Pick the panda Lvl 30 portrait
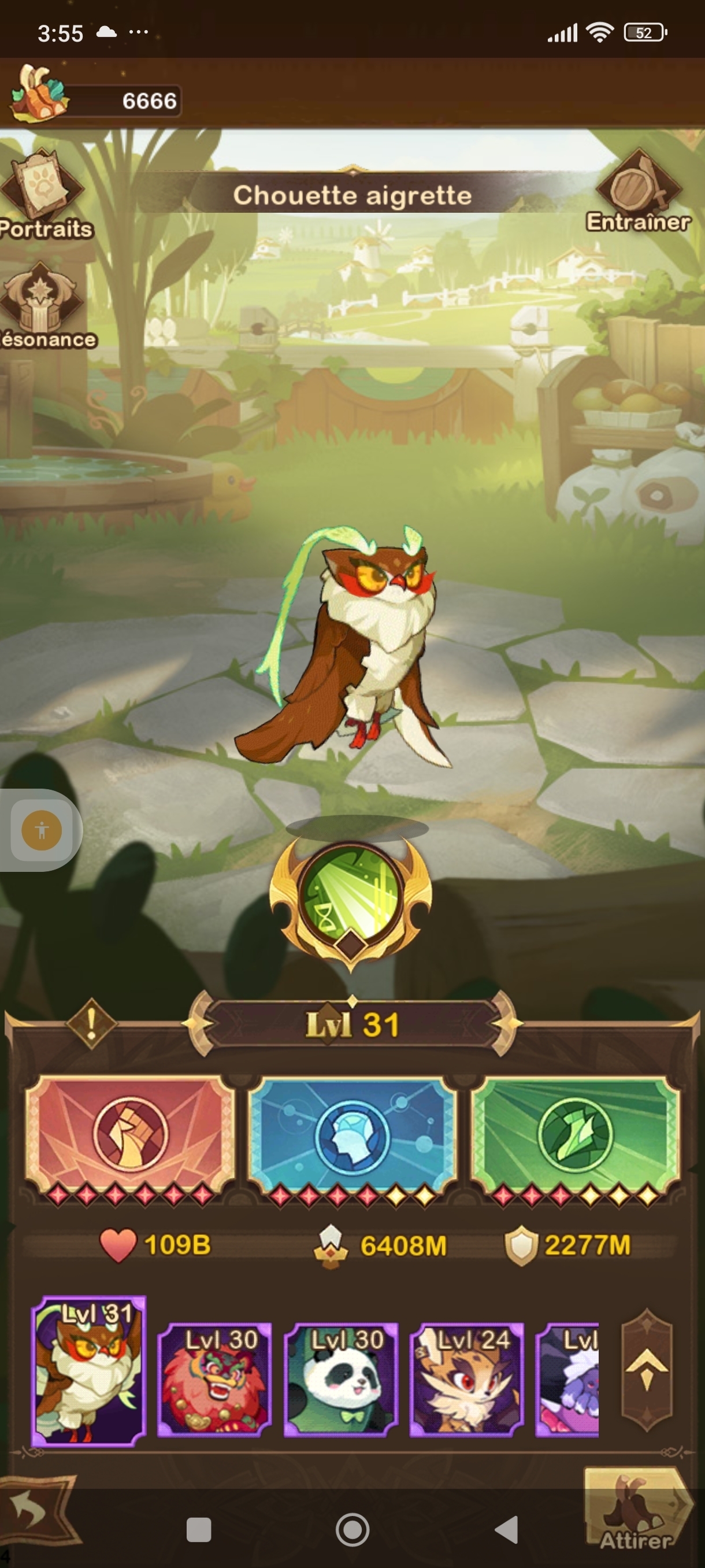Viewport: 705px width, 1568px height. tap(340, 1380)
